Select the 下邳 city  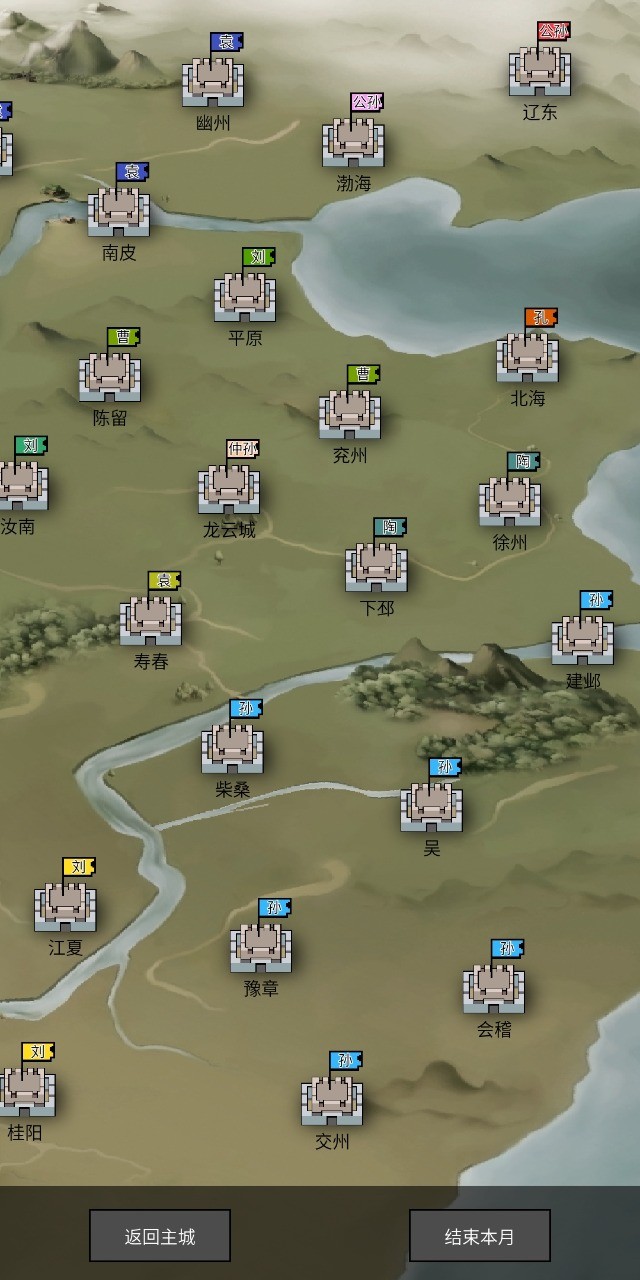pos(377,567)
